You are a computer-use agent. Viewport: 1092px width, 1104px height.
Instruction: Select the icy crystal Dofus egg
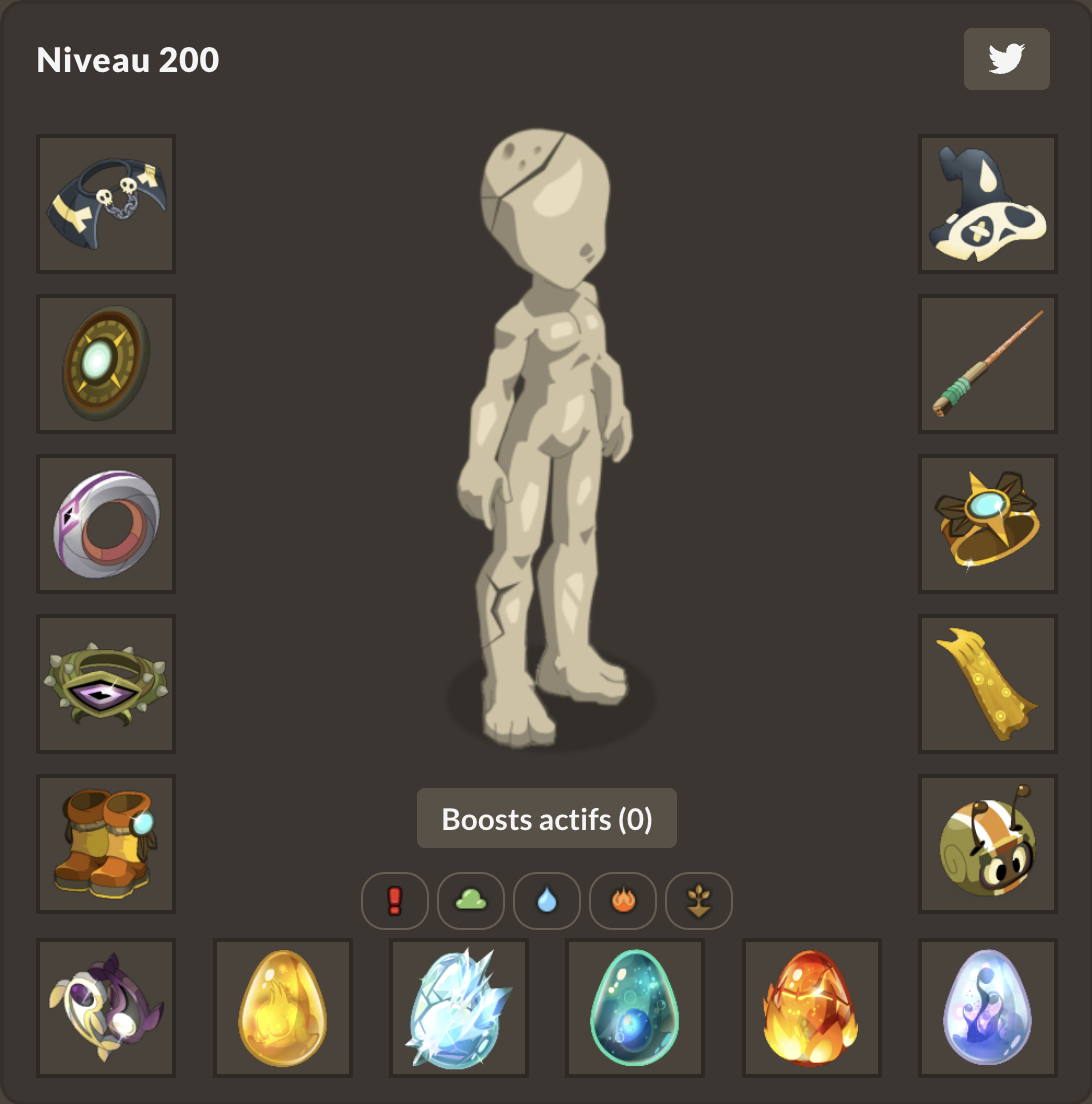(459, 1008)
